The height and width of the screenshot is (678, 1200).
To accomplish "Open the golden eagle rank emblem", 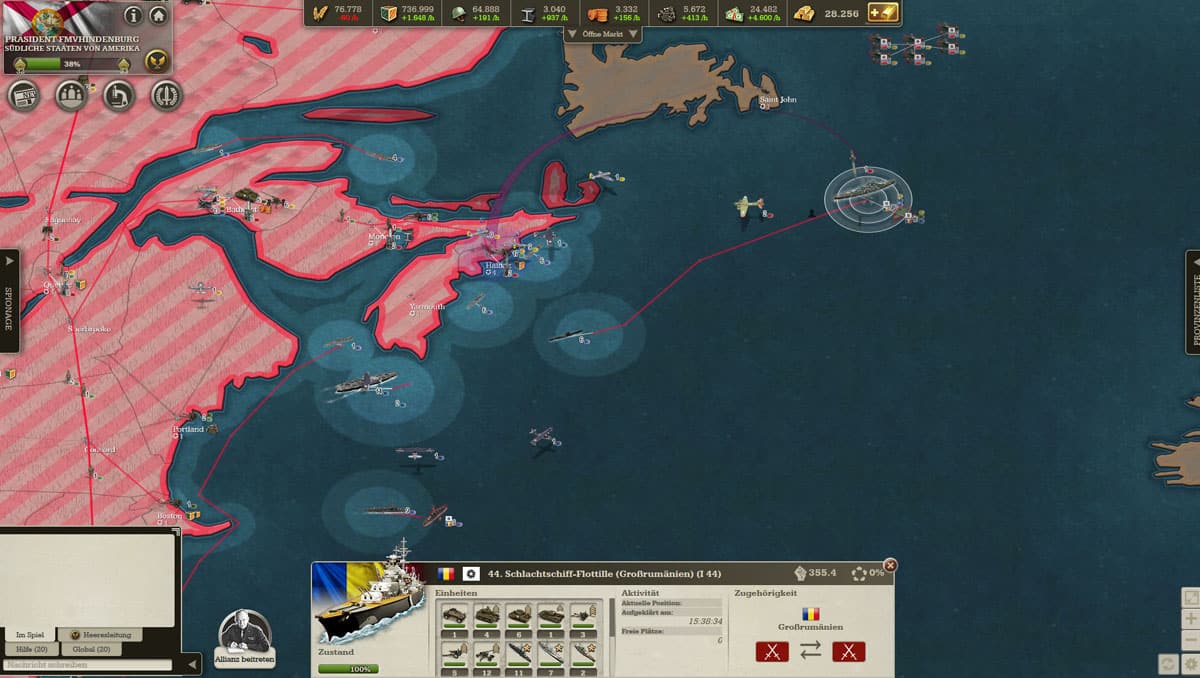I will [x=155, y=61].
